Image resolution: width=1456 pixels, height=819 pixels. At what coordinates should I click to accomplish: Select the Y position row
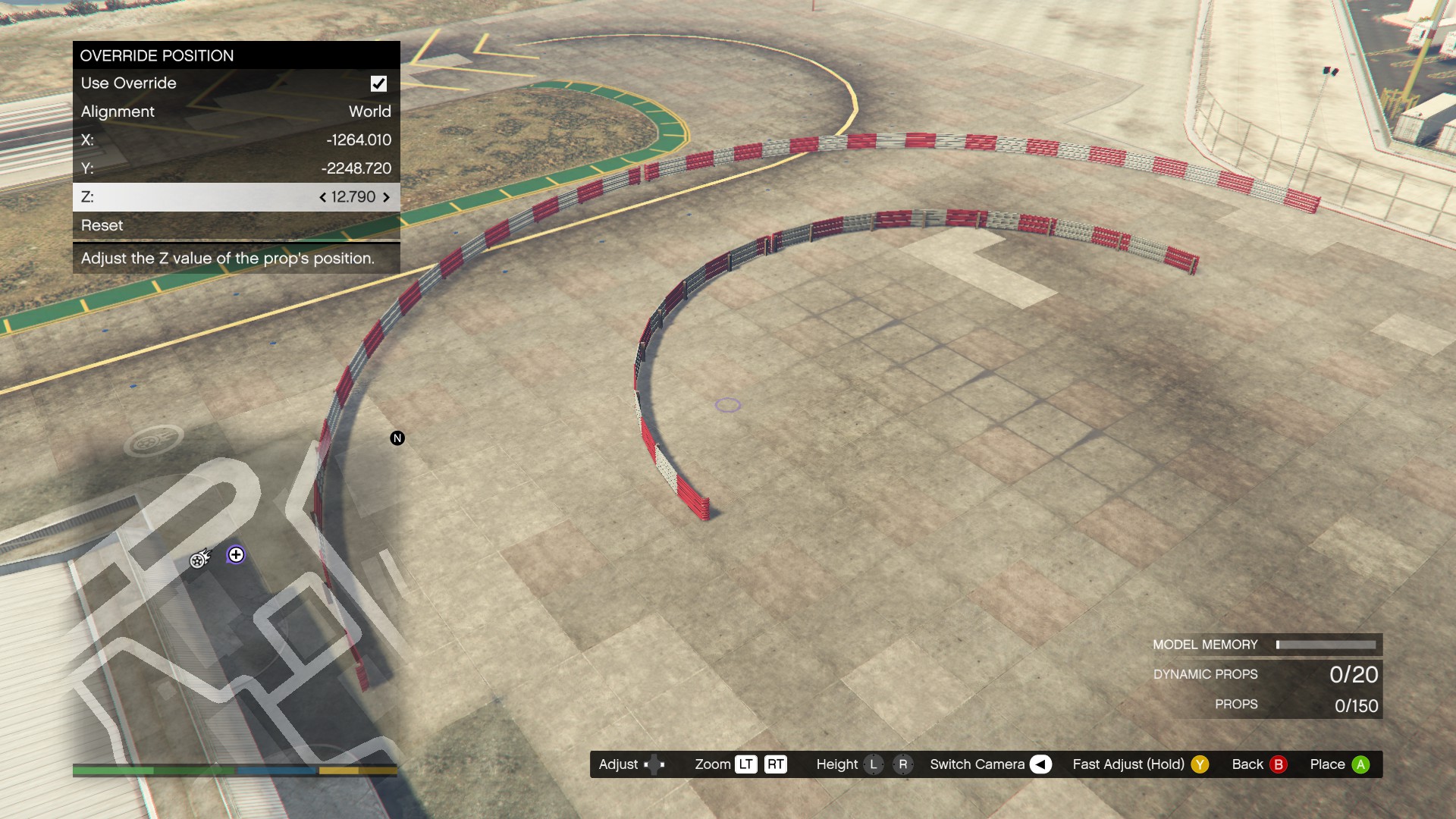point(236,168)
